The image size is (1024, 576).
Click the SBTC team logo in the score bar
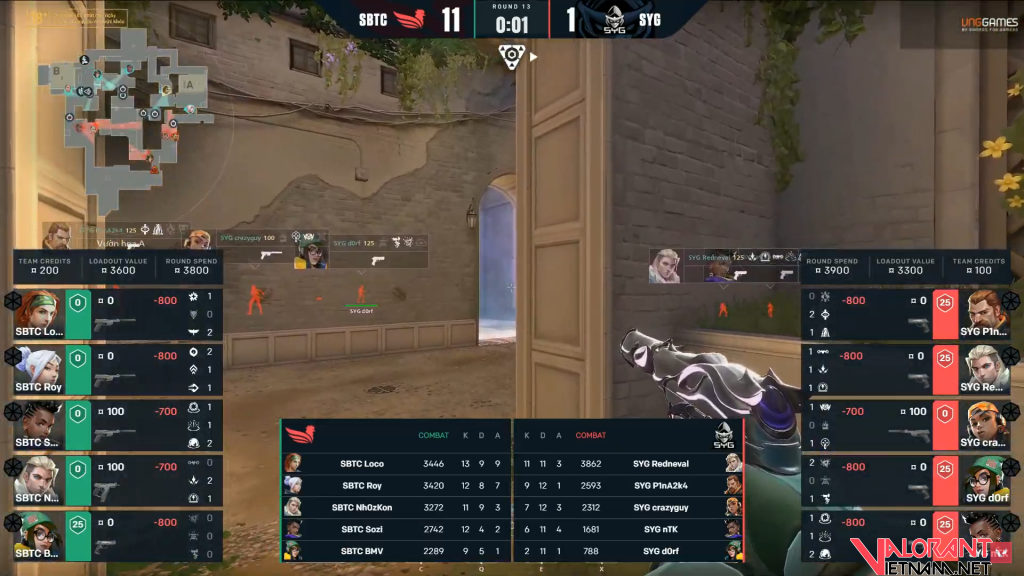tap(410, 19)
